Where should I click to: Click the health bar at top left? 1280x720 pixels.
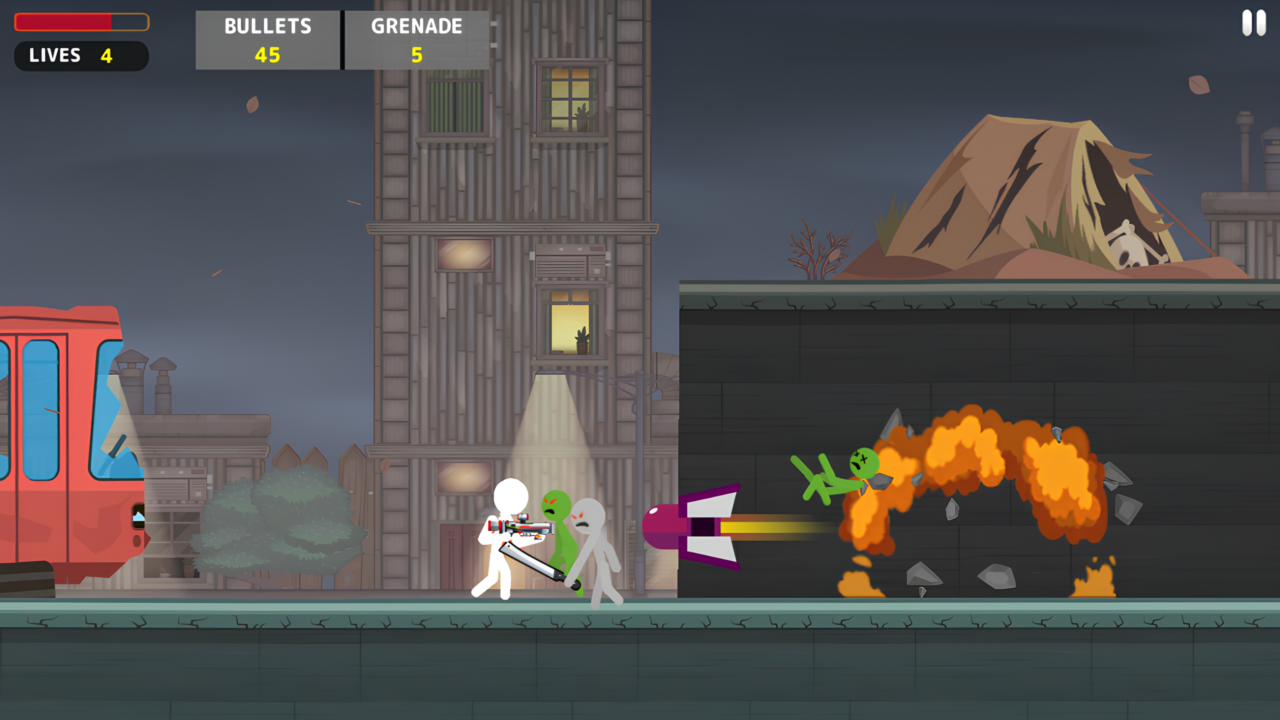coord(80,20)
